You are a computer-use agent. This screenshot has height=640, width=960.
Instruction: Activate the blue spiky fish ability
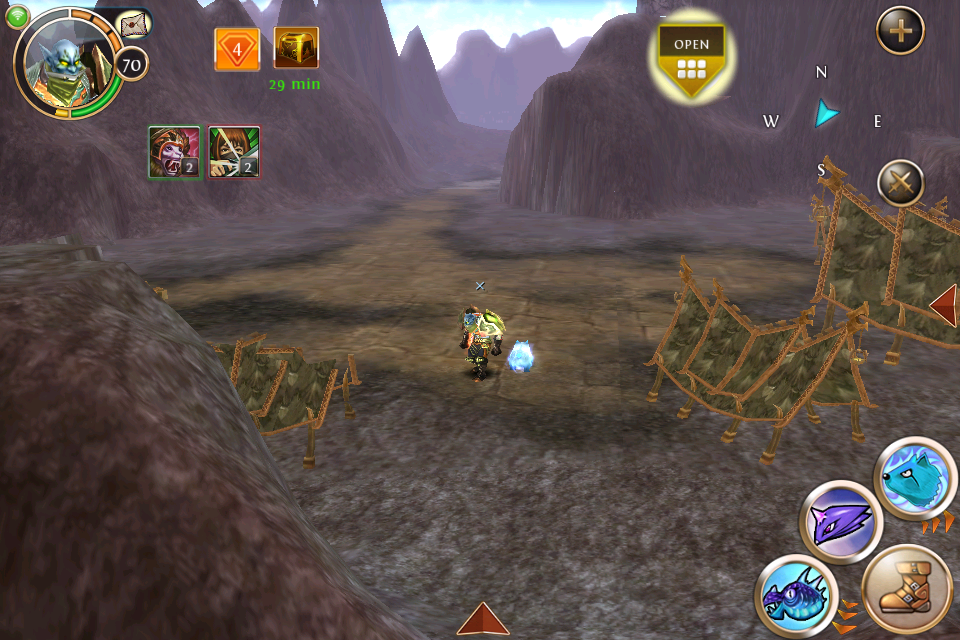pos(795,594)
